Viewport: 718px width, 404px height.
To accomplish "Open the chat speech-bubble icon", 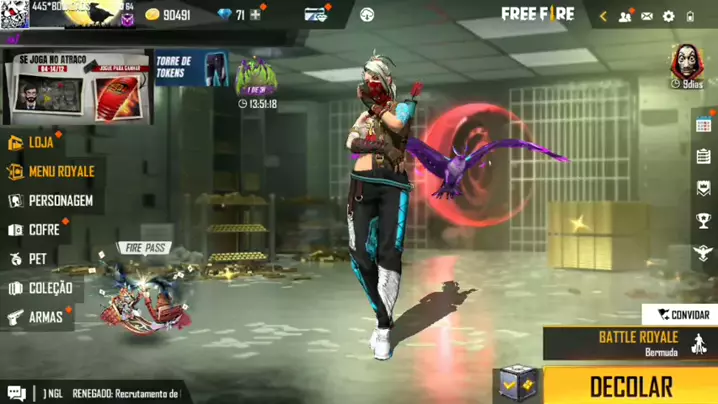I will point(16,393).
